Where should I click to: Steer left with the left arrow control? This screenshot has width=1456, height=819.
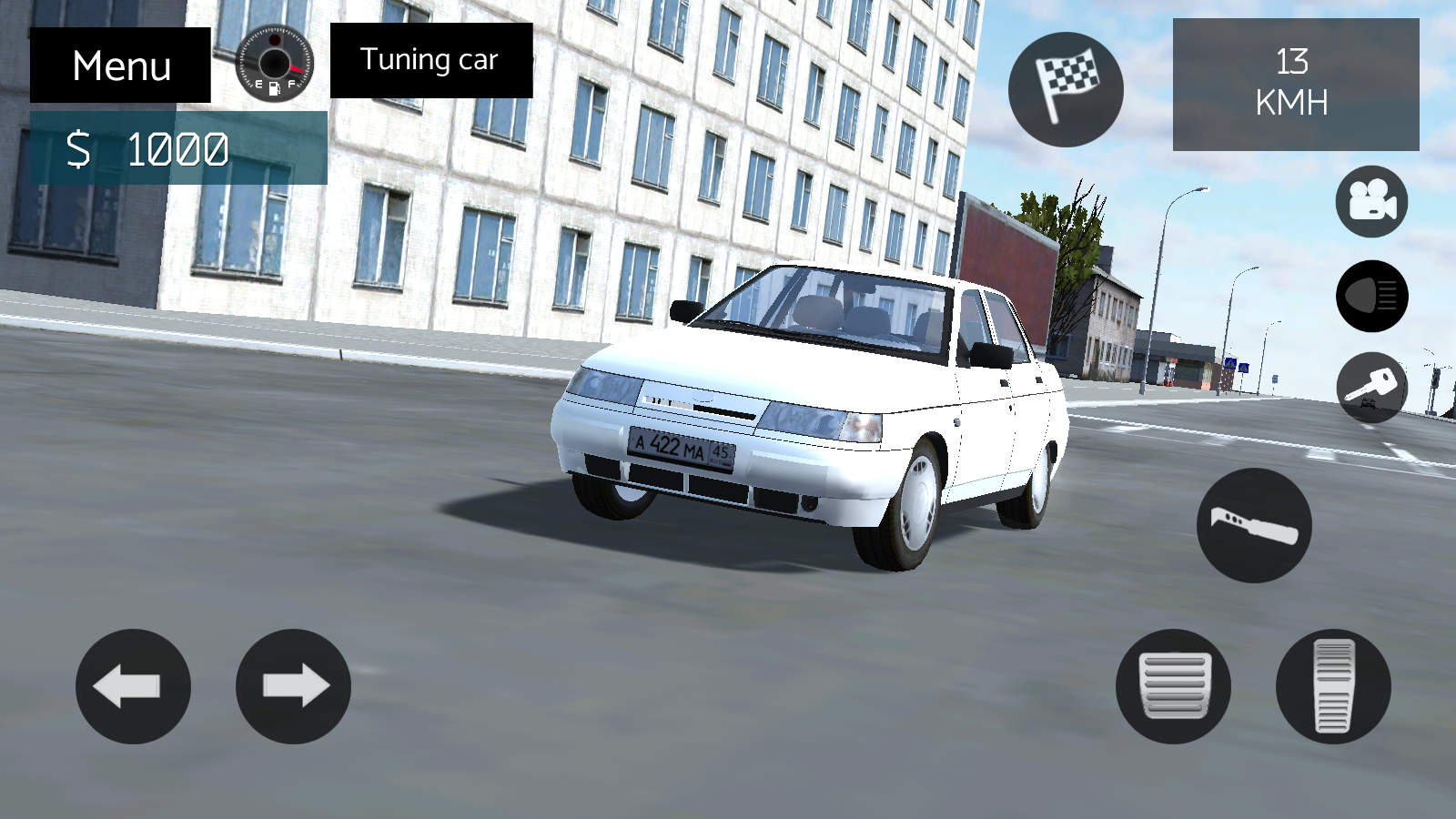point(133,687)
